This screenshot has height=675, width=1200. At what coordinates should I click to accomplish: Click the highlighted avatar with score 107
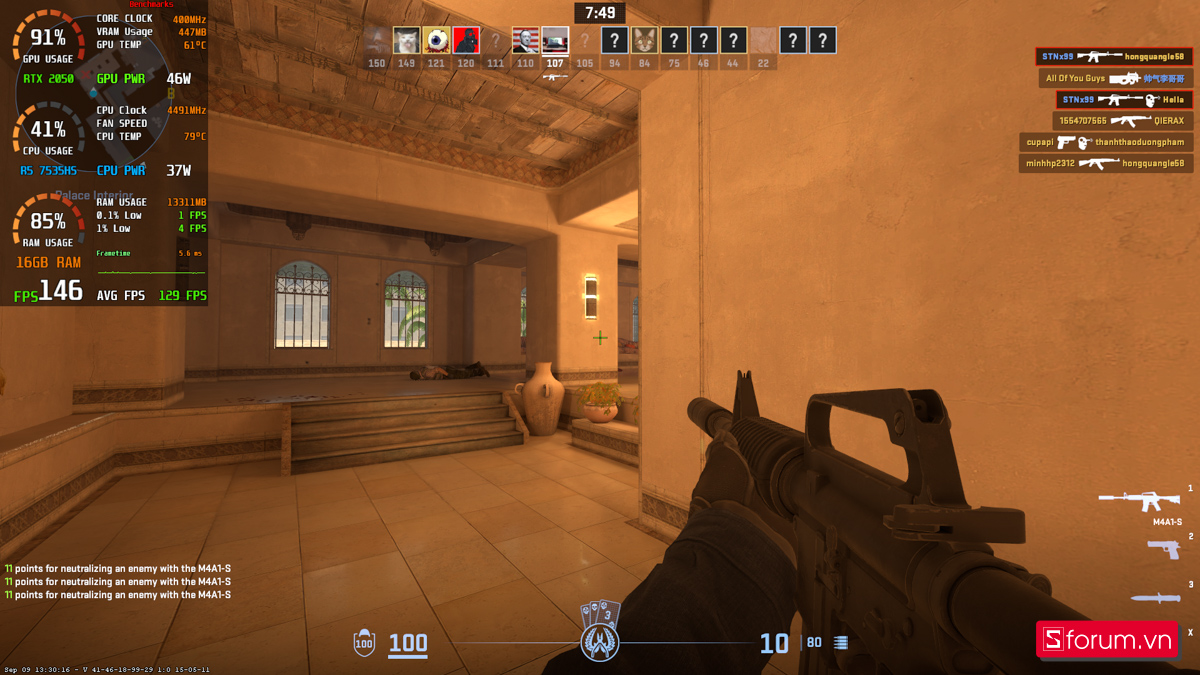[555, 41]
